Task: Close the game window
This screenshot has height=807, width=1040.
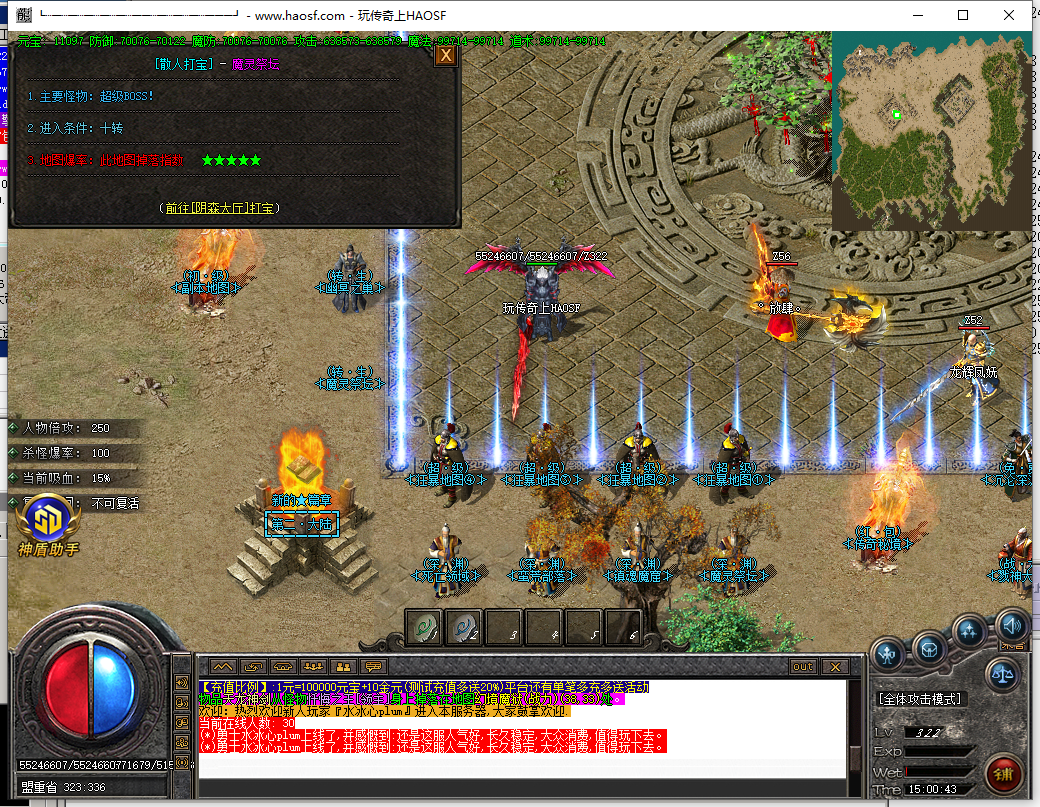Action: coord(1011,15)
